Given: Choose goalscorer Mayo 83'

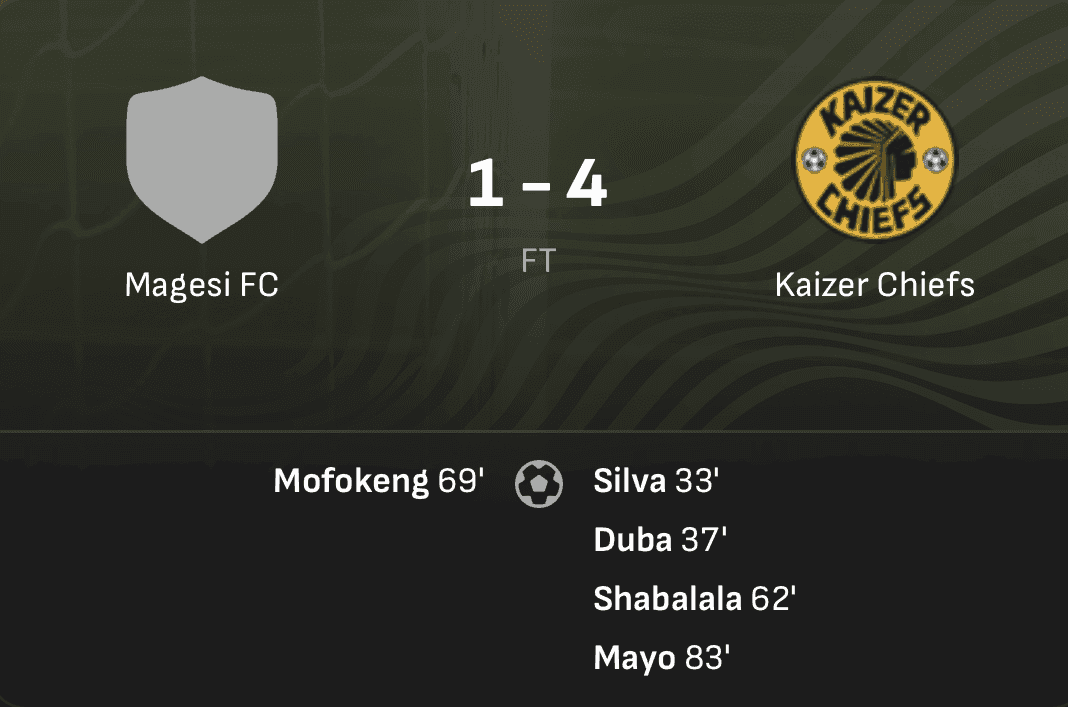Looking at the screenshot, I should [x=662, y=658].
